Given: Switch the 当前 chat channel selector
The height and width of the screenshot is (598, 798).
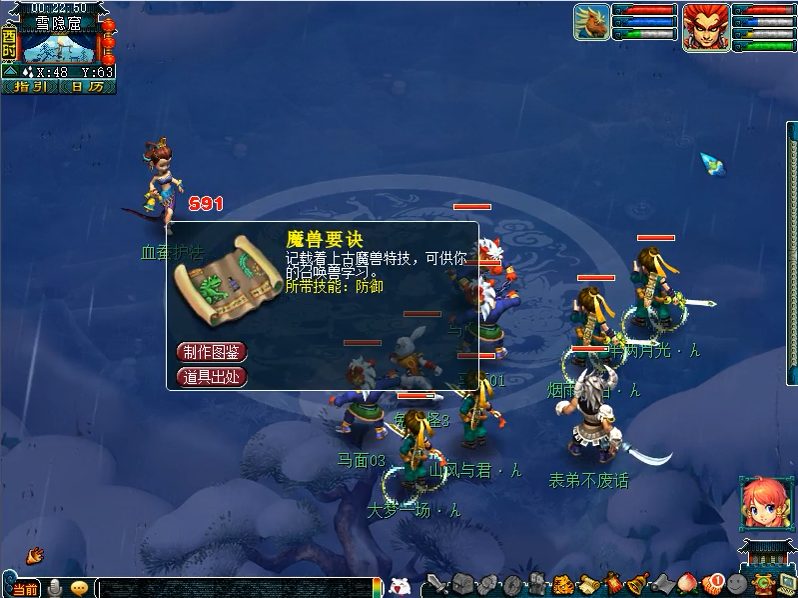Looking at the screenshot, I should 24,589.
